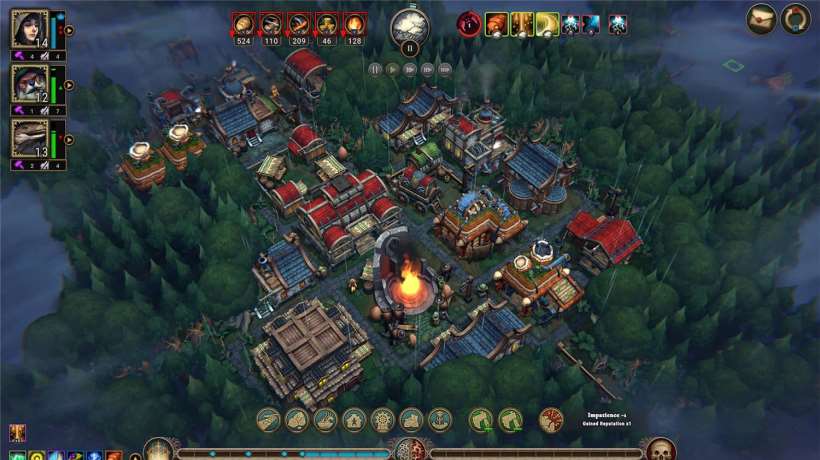Open the scroll icon in the top corner
Screen dimensions: 820x460
pos(761,19)
